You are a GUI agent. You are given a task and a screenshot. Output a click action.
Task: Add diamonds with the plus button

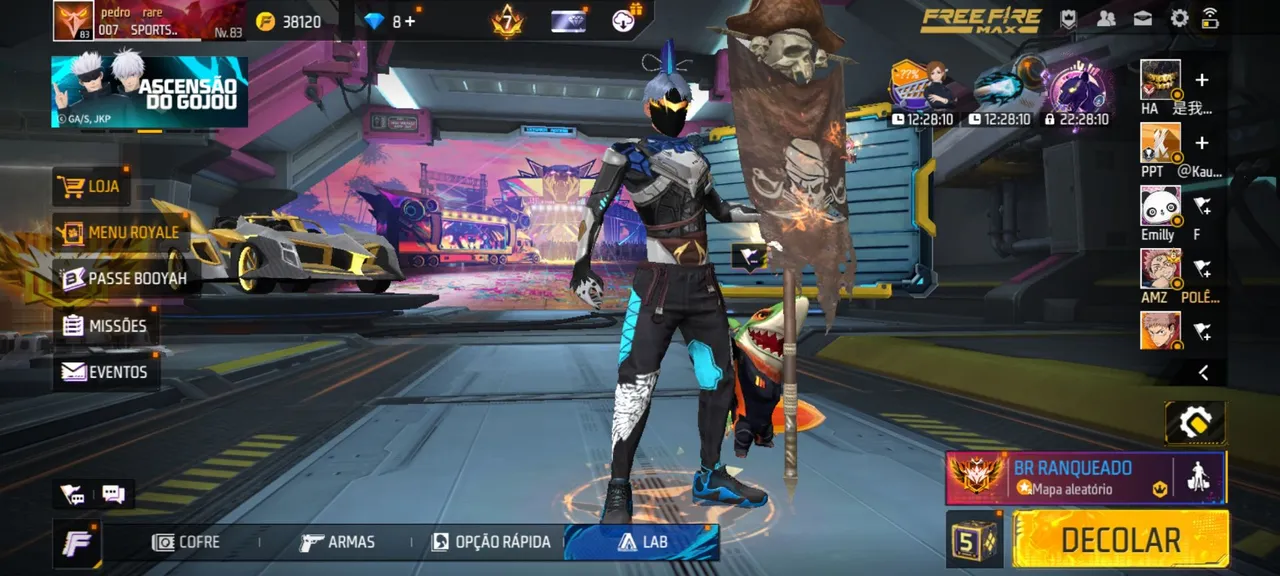click(410, 21)
